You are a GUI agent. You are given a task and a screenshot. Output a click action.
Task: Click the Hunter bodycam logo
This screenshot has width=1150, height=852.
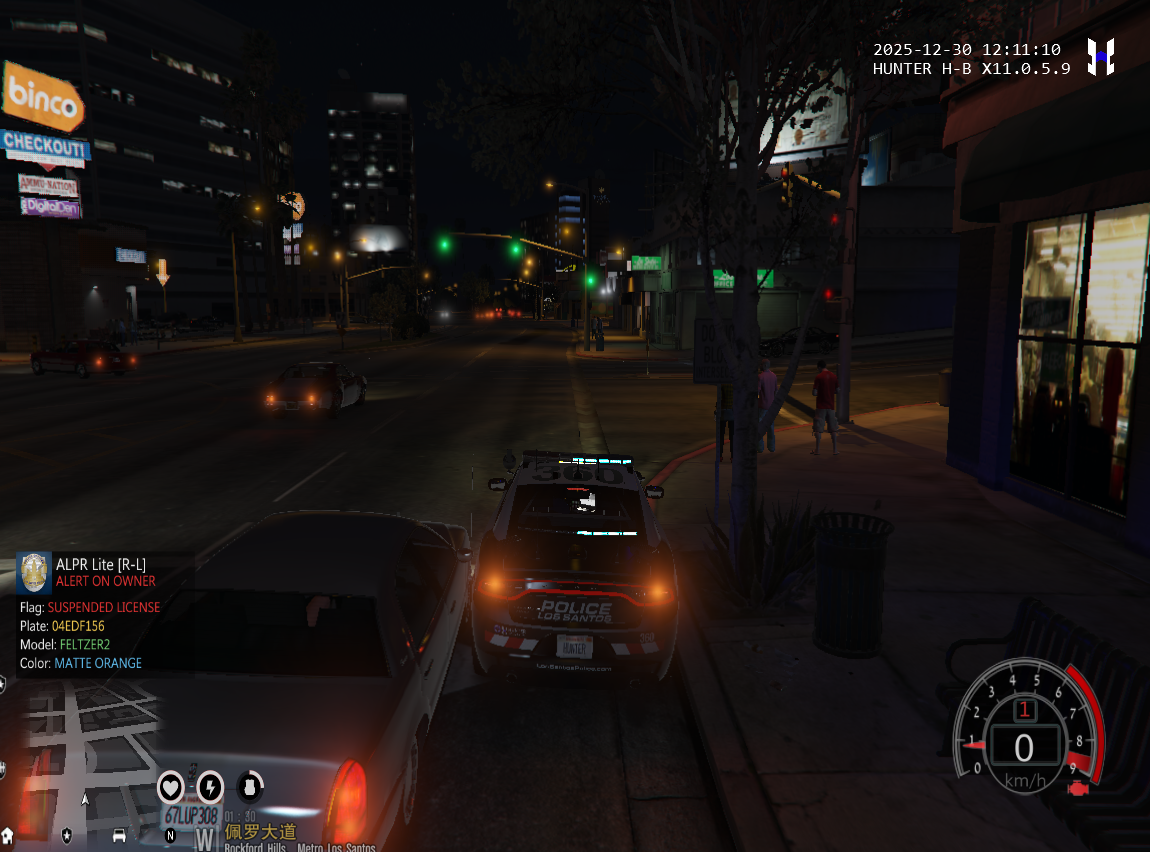(1101, 57)
